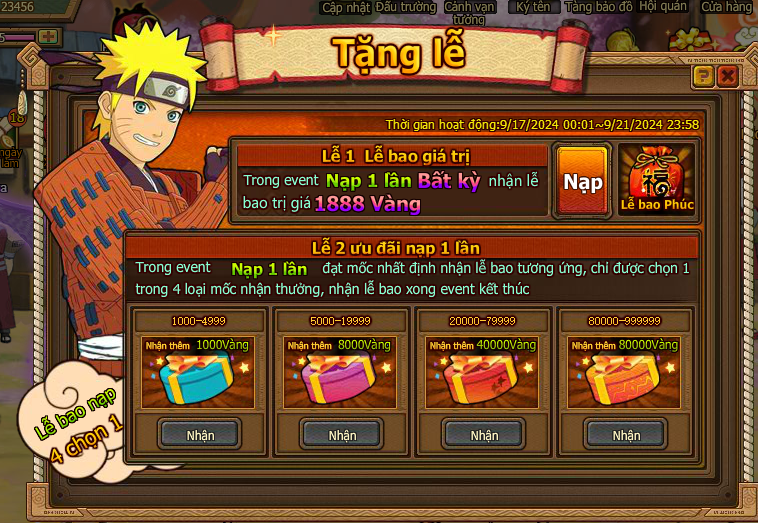Image resolution: width=758 pixels, height=523 pixels.
Task: Open Tàng bảo đồ treasure map
Action: (599, 7)
